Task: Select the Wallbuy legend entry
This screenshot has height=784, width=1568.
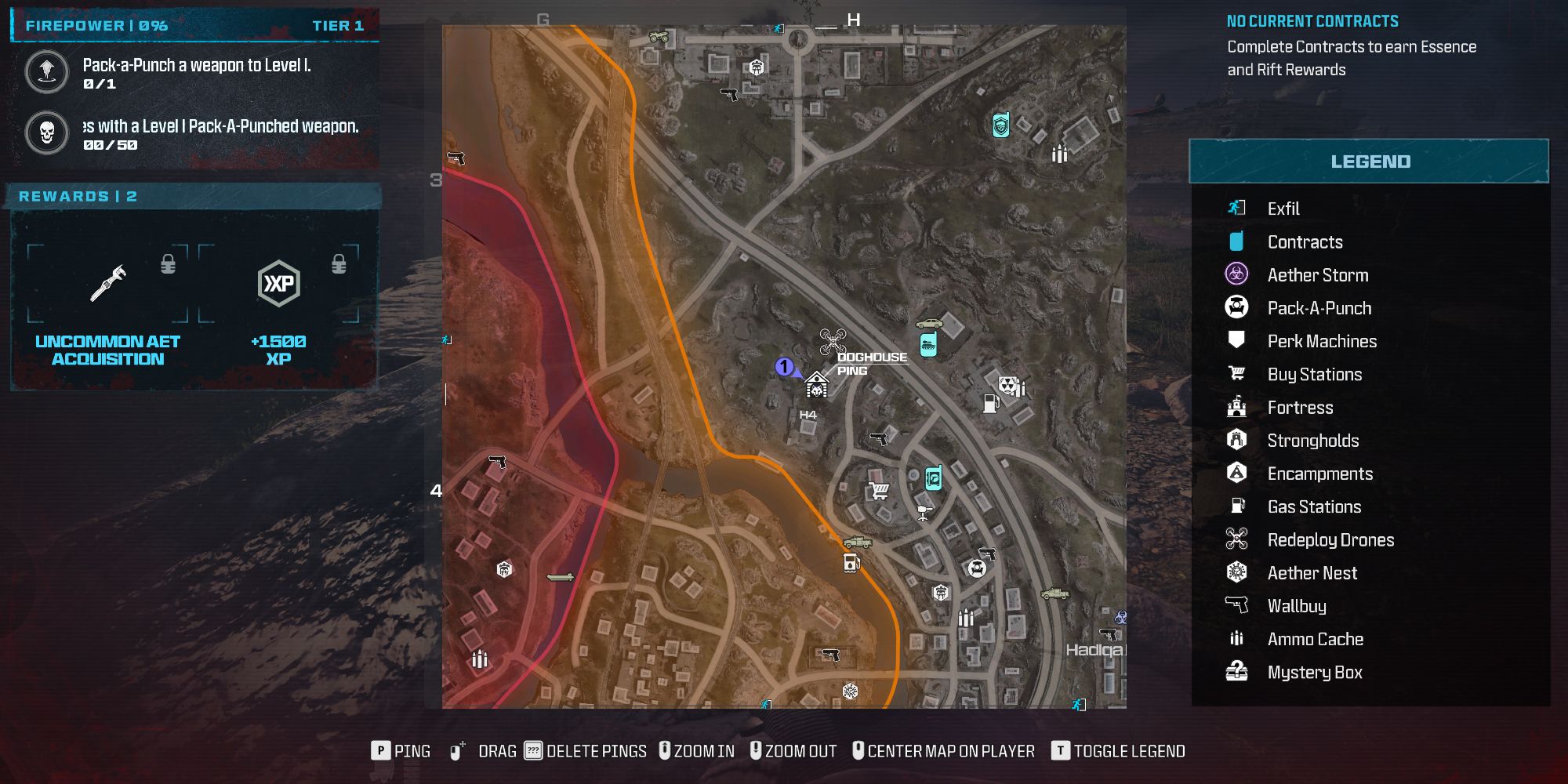Action: [x=1297, y=606]
